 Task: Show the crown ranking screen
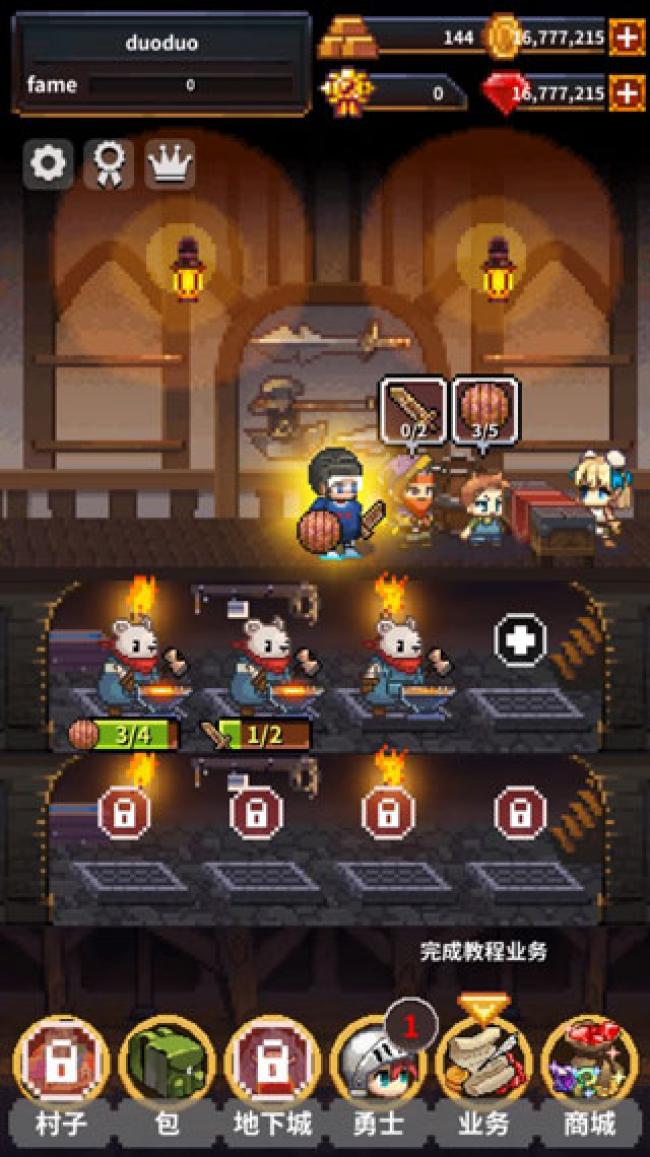170,164
